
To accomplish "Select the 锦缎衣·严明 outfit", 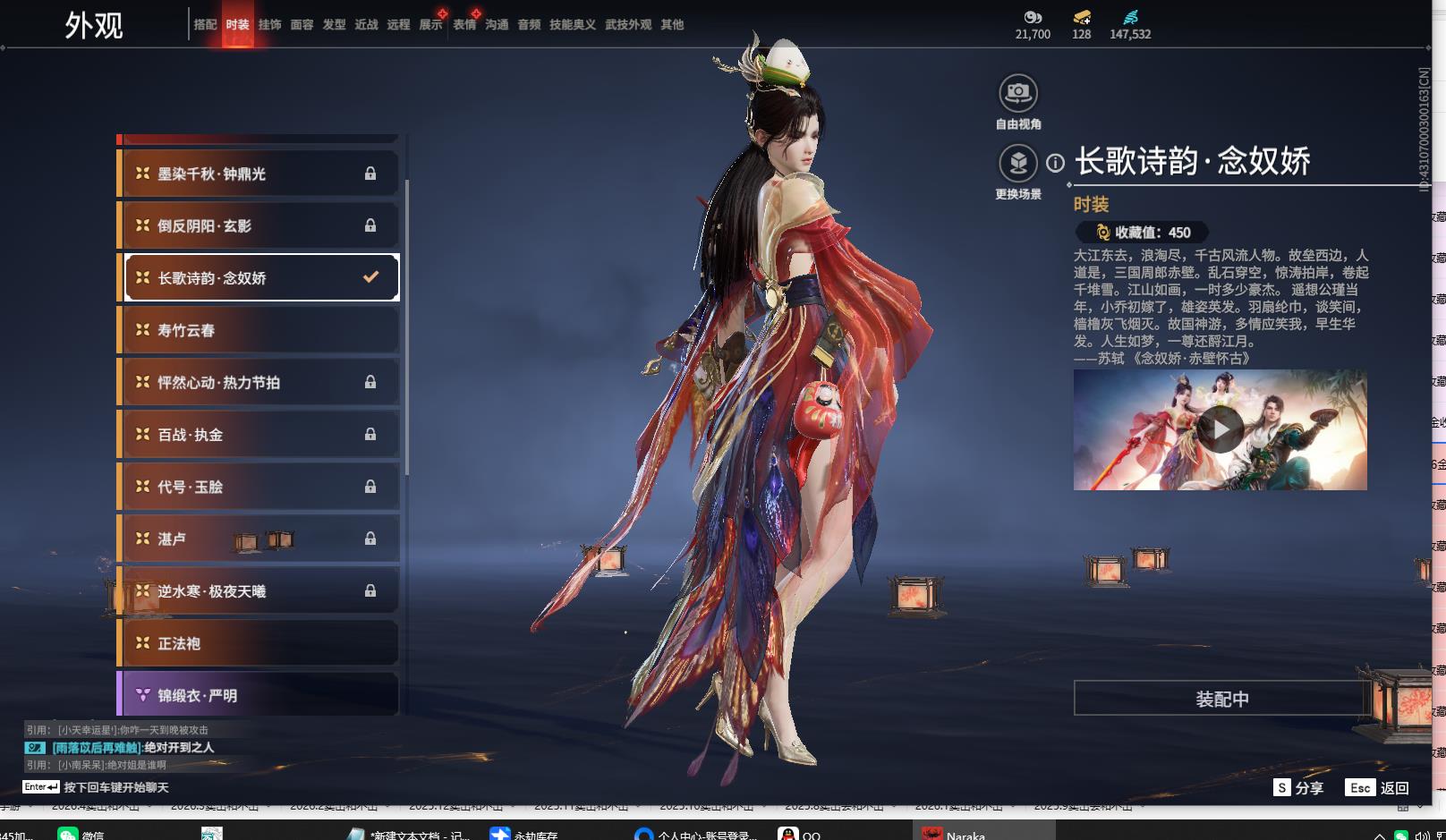I will click(258, 695).
